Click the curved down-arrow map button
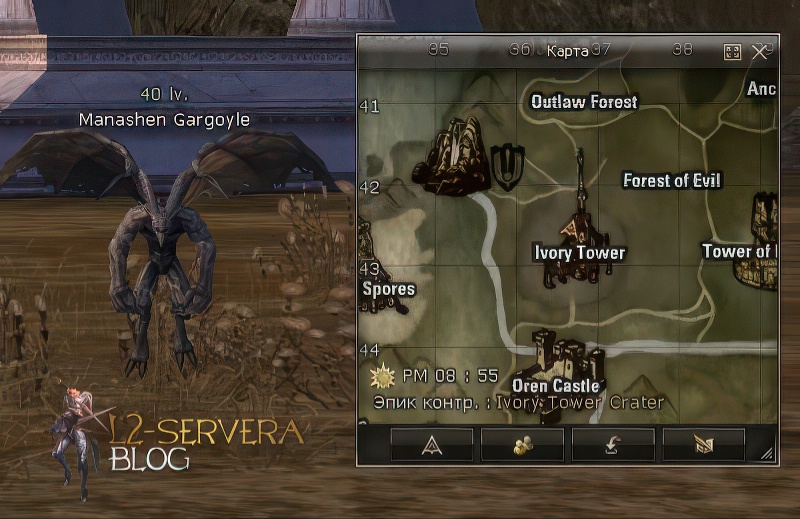 [x=613, y=443]
